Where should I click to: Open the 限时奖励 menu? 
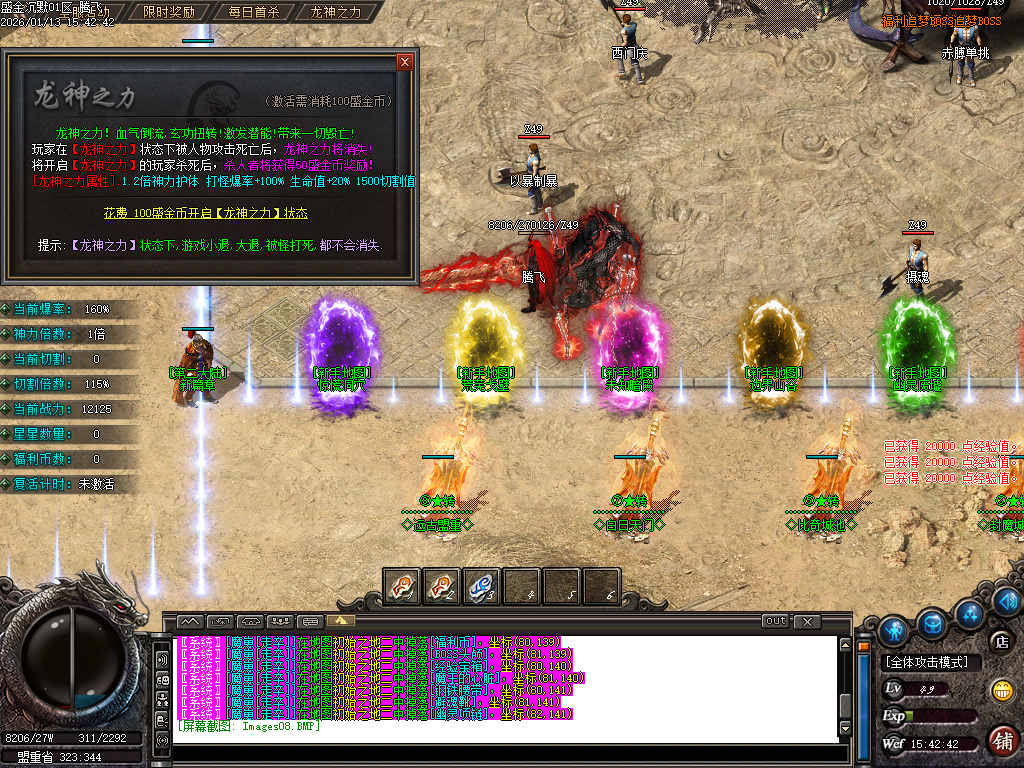click(169, 13)
